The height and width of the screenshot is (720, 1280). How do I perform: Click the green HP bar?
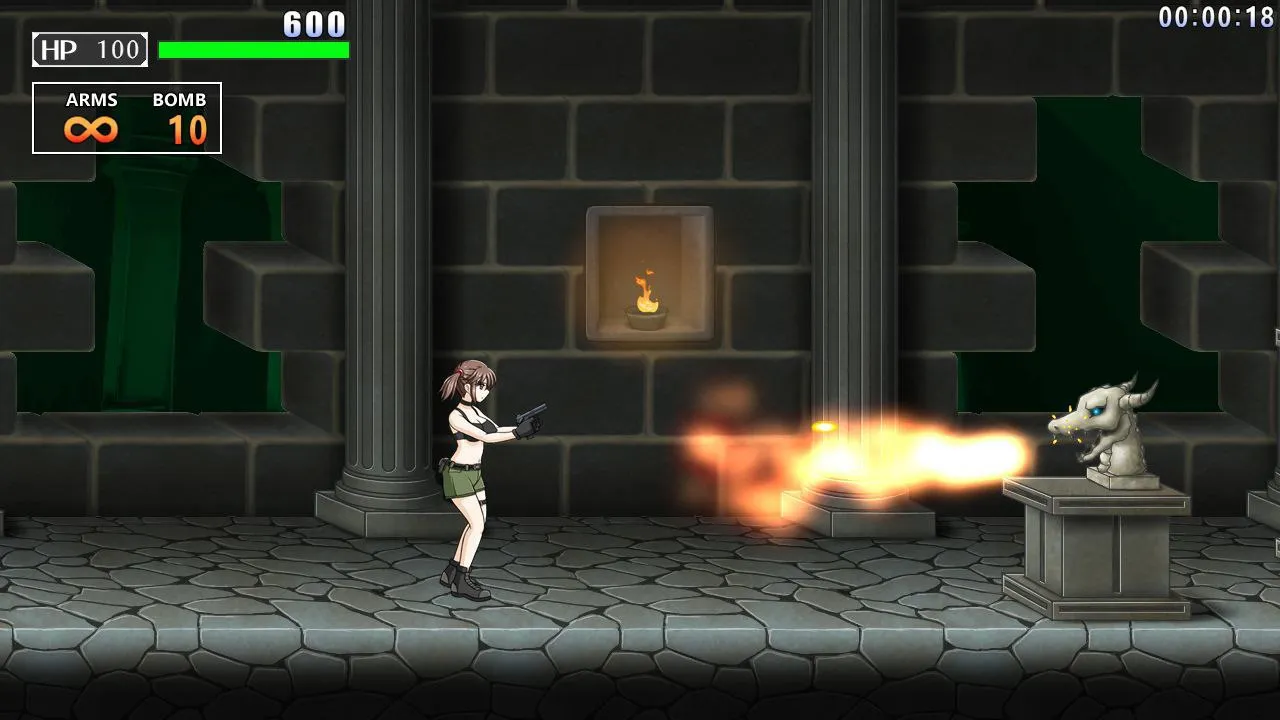click(x=255, y=48)
